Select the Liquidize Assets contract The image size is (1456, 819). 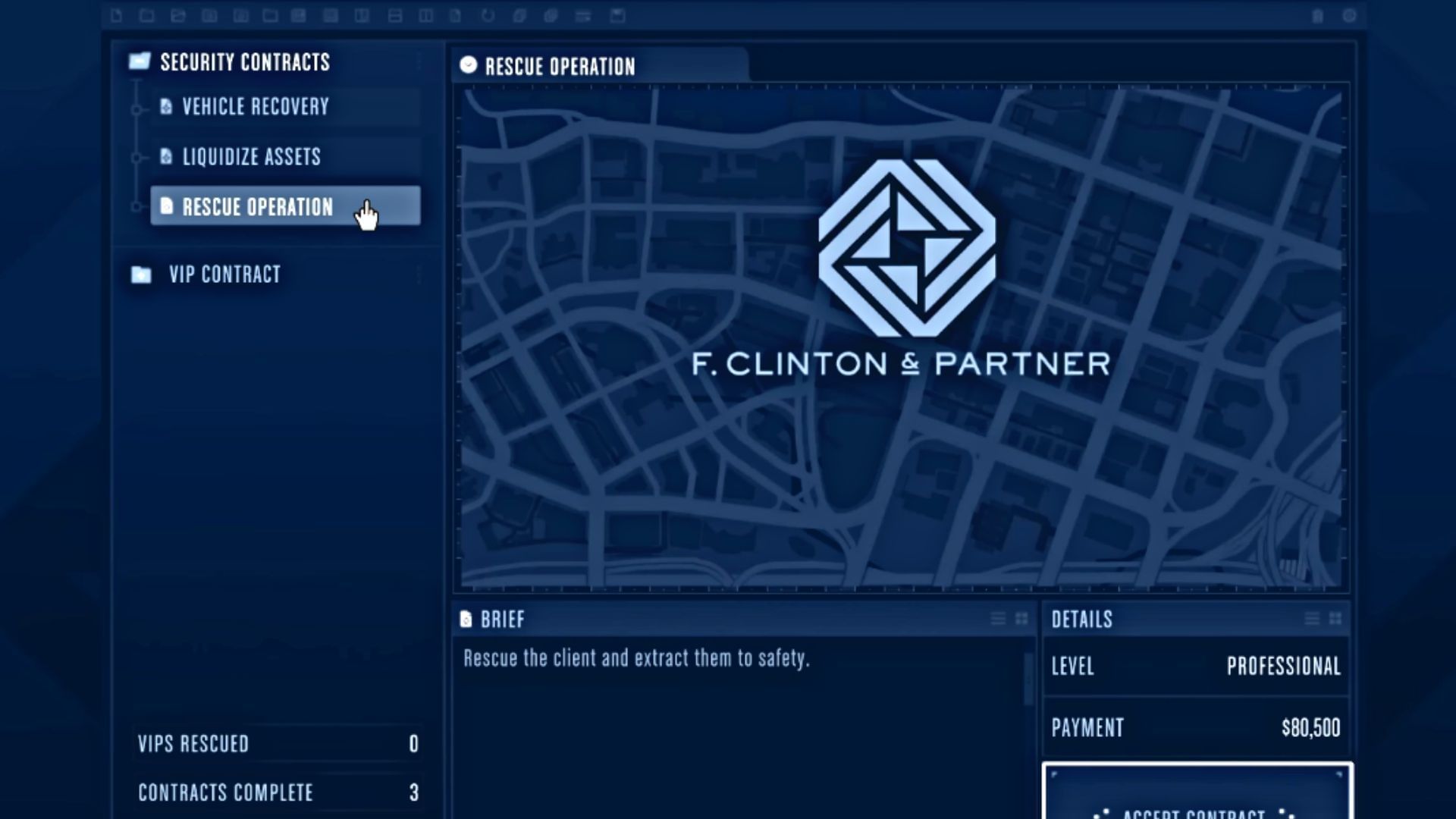250,157
